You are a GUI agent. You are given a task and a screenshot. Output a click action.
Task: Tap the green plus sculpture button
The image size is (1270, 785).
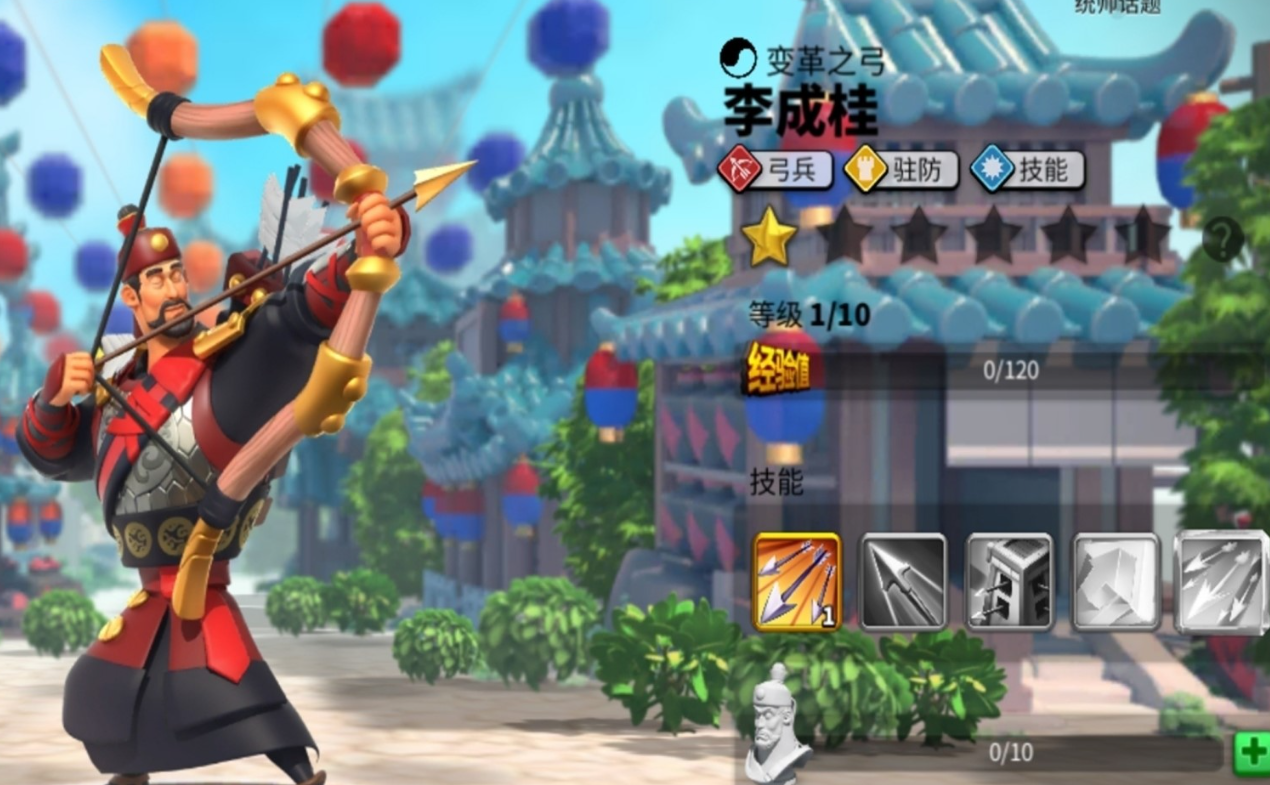coord(1251,752)
